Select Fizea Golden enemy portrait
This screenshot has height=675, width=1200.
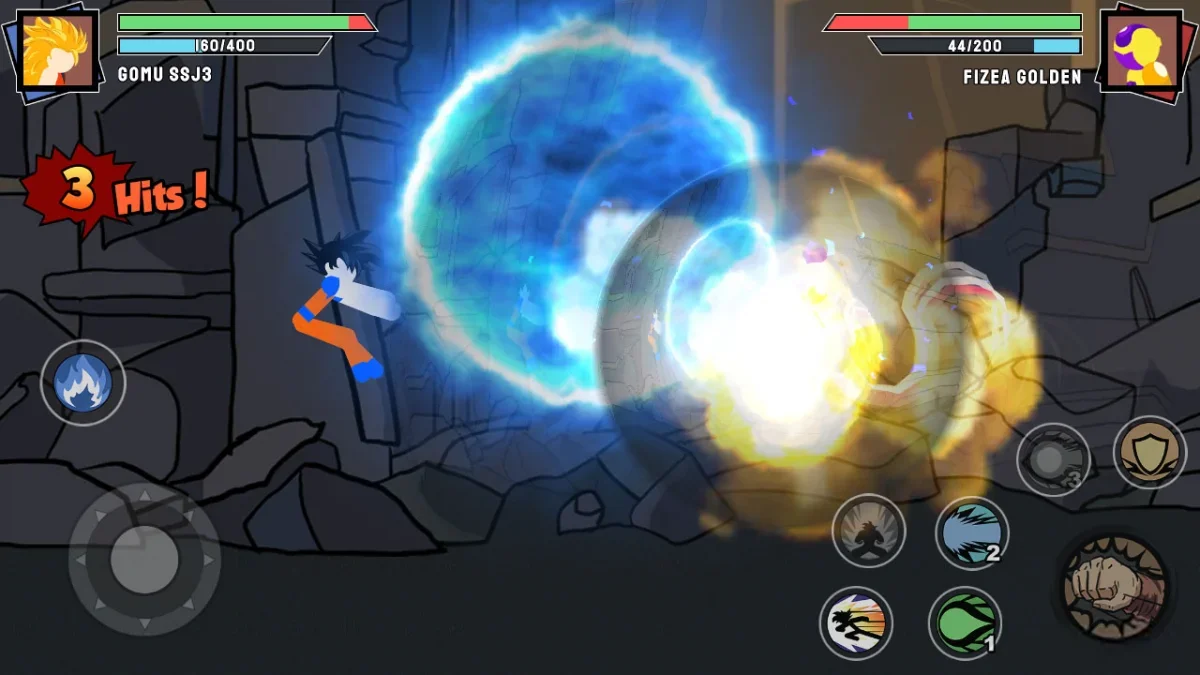pyautogui.click(x=1141, y=50)
